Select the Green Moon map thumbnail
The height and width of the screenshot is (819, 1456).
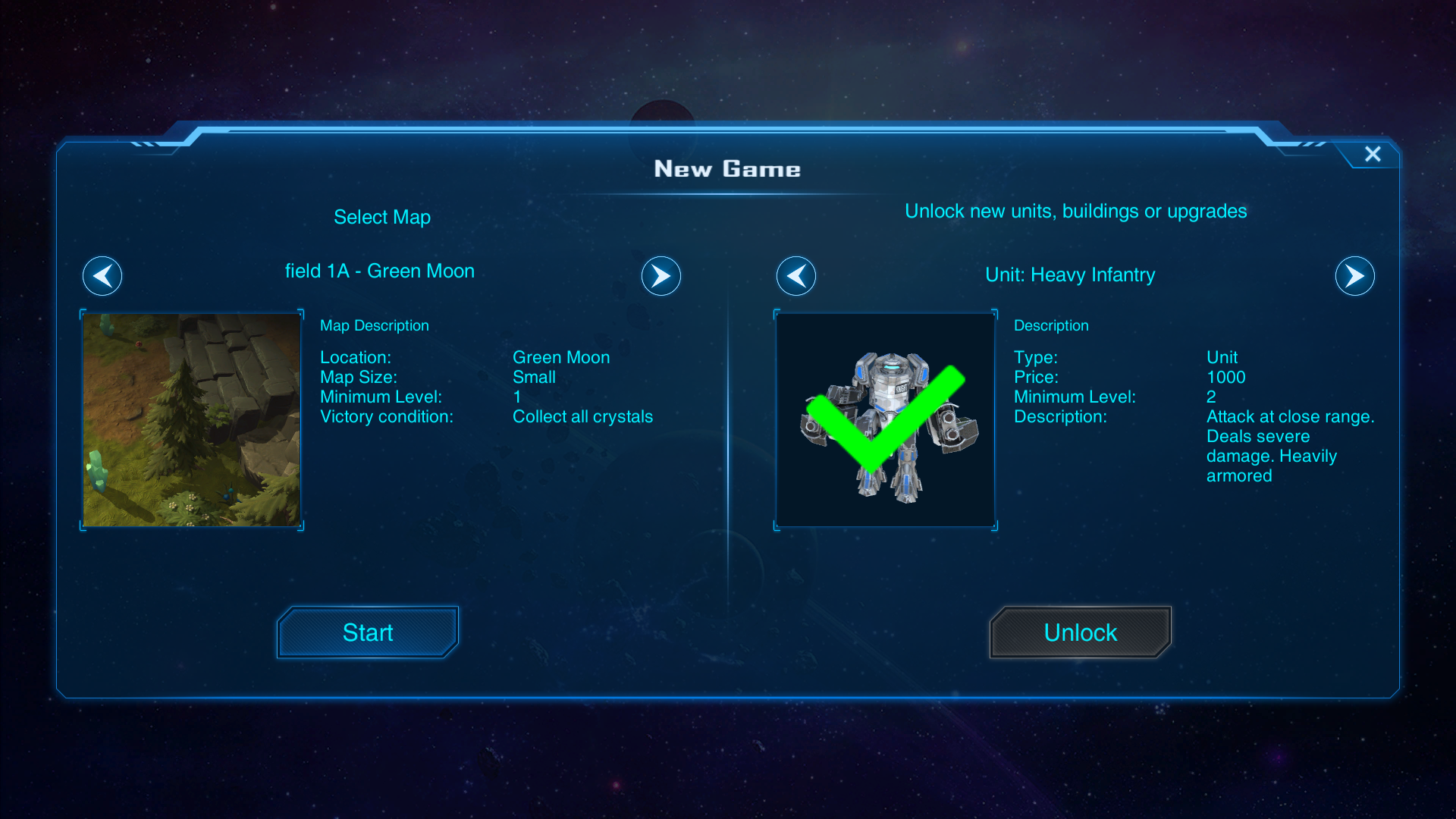tap(192, 420)
